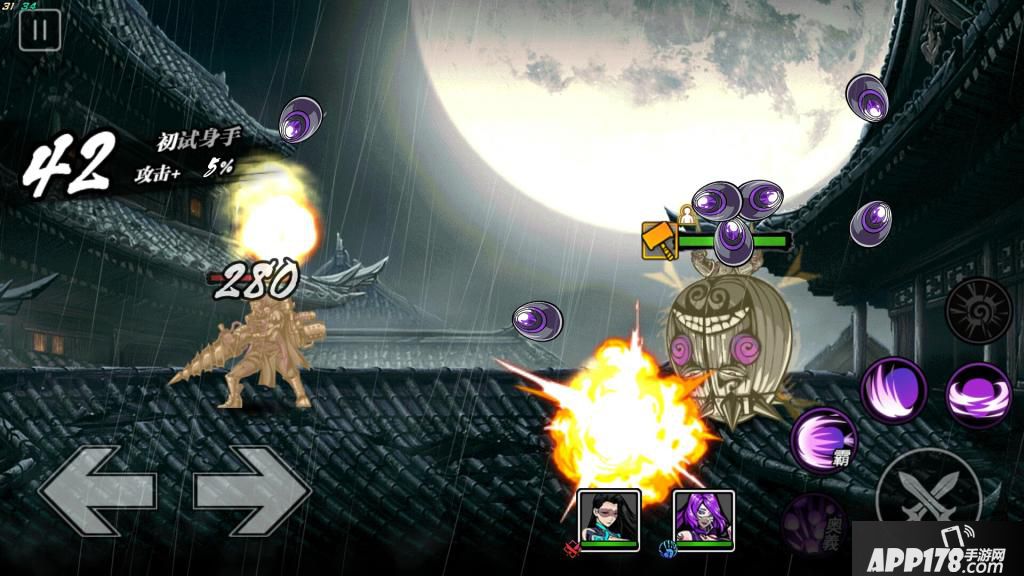Image resolution: width=1024 pixels, height=576 pixels.
Task: Tap the right movement arrow
Action: [252, 490]
